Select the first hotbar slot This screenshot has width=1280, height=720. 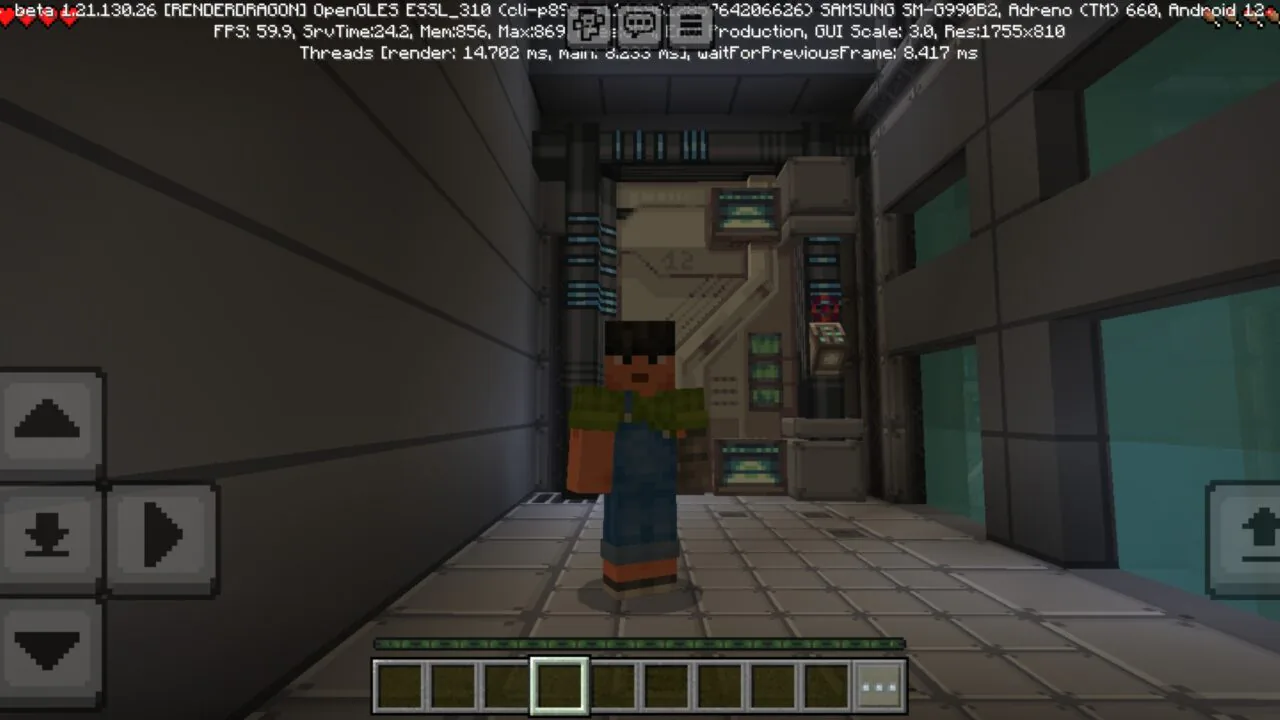pyautogui.click(x=398, y=684)
